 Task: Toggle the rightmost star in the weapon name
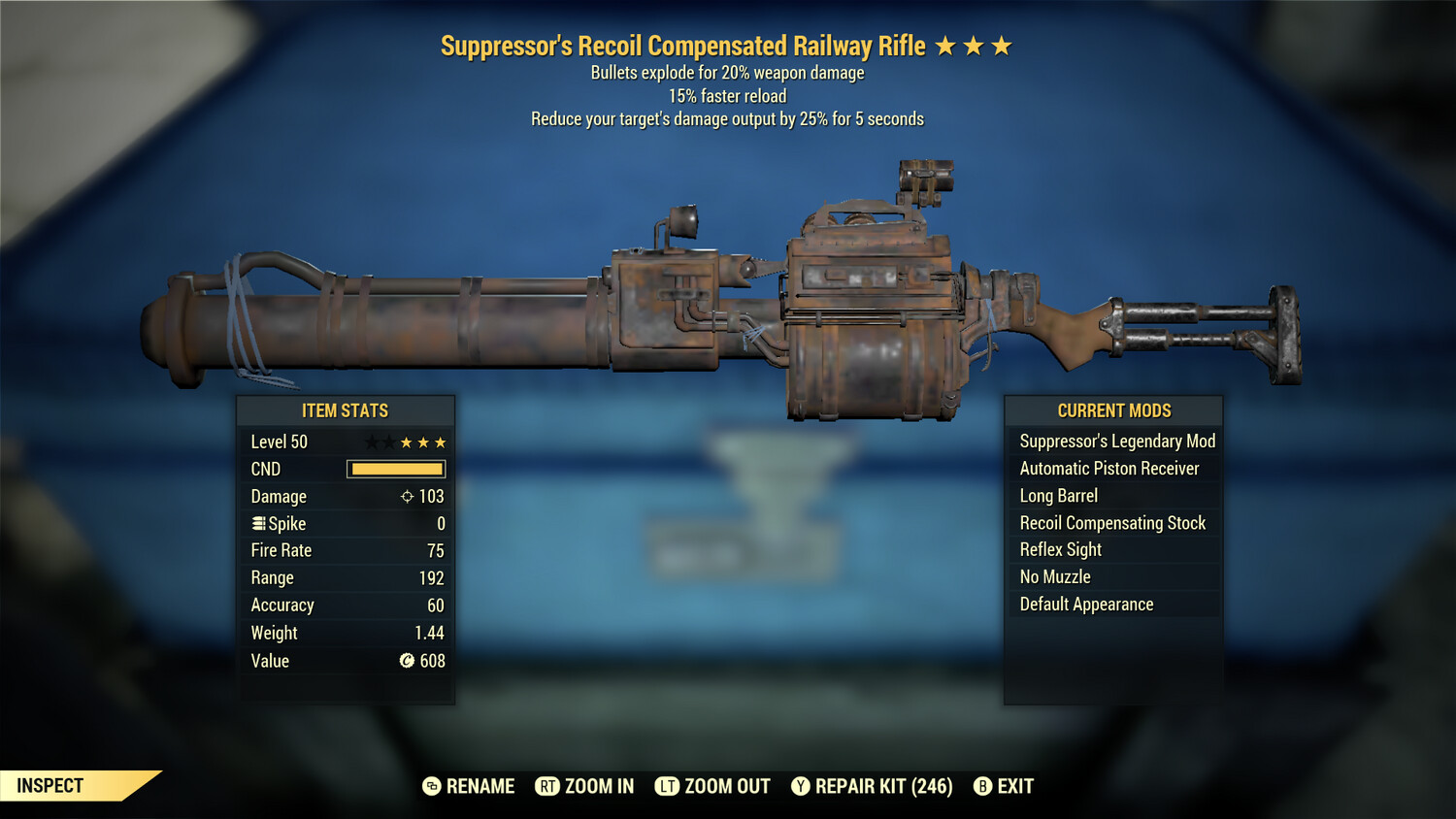coord(1003,45)
